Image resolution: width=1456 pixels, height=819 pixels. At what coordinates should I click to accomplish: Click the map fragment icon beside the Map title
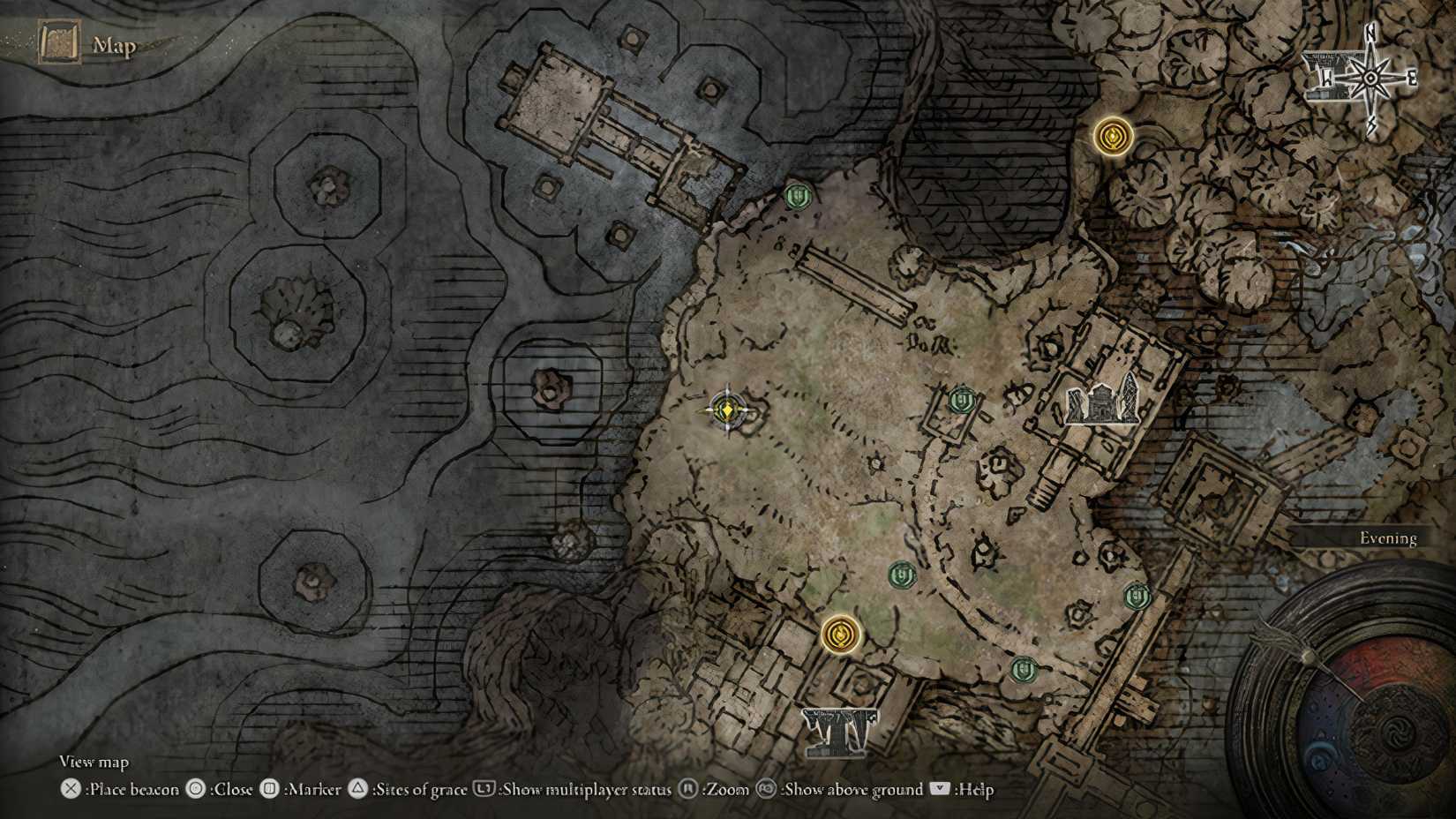click(57, 40)
